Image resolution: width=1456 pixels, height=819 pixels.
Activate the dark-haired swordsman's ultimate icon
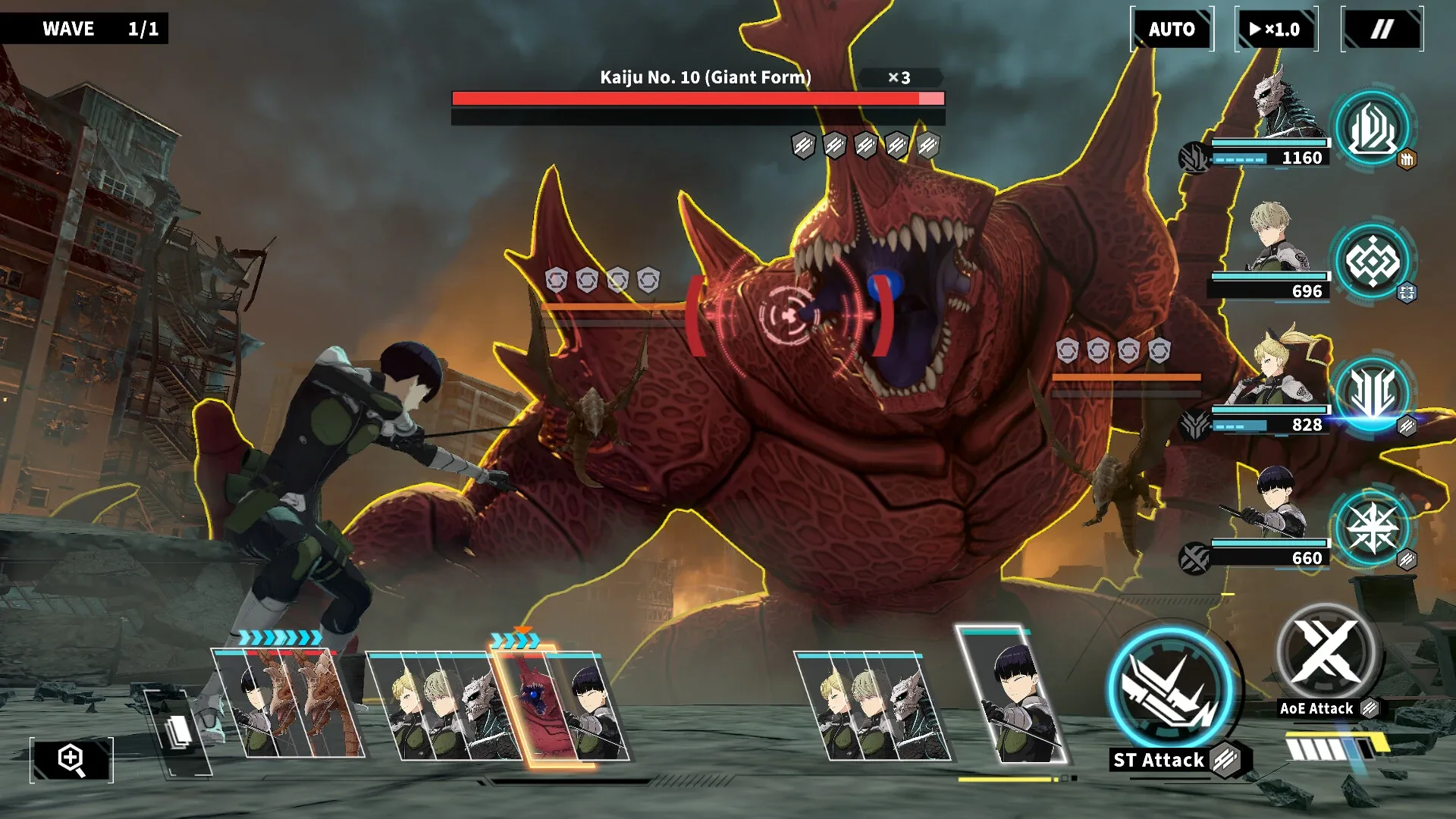point(1372,528)
